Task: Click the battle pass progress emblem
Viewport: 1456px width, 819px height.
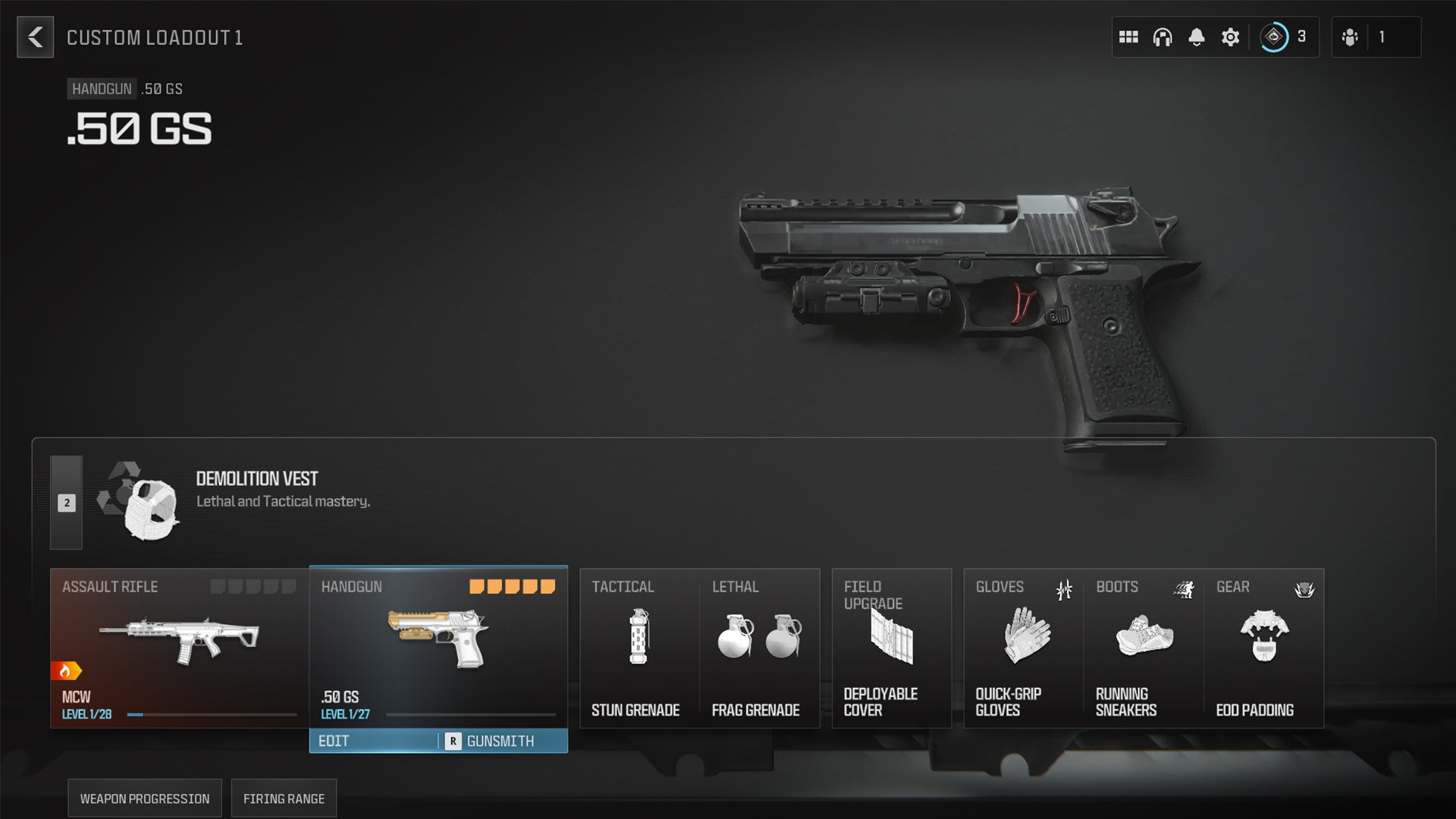Action: [1275, 36]
